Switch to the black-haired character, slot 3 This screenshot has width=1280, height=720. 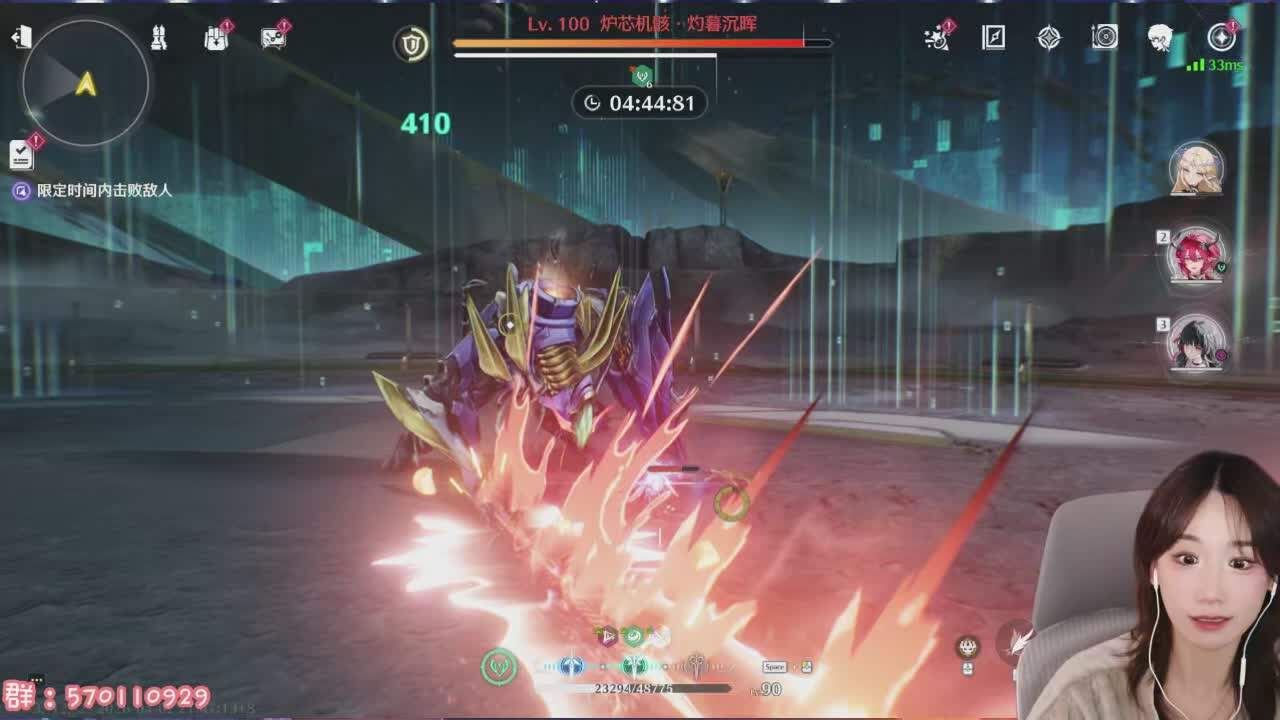[1196, 343]
